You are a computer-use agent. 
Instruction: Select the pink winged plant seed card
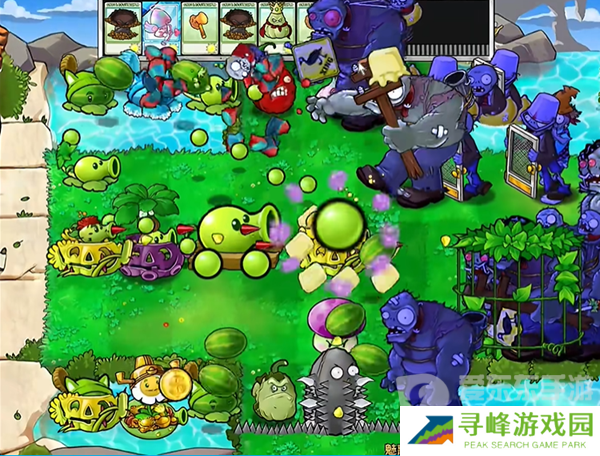(160, 21)
